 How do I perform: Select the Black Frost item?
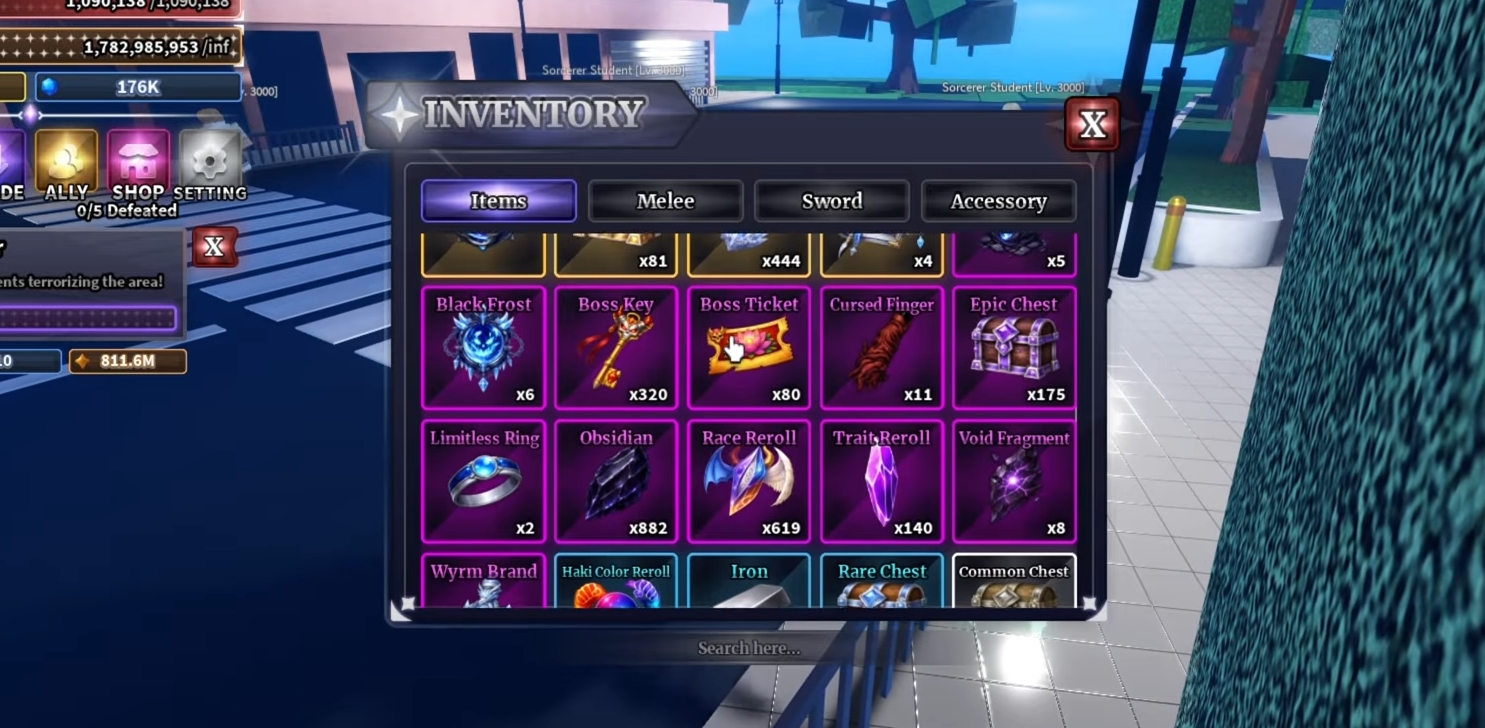coord(483,348)
